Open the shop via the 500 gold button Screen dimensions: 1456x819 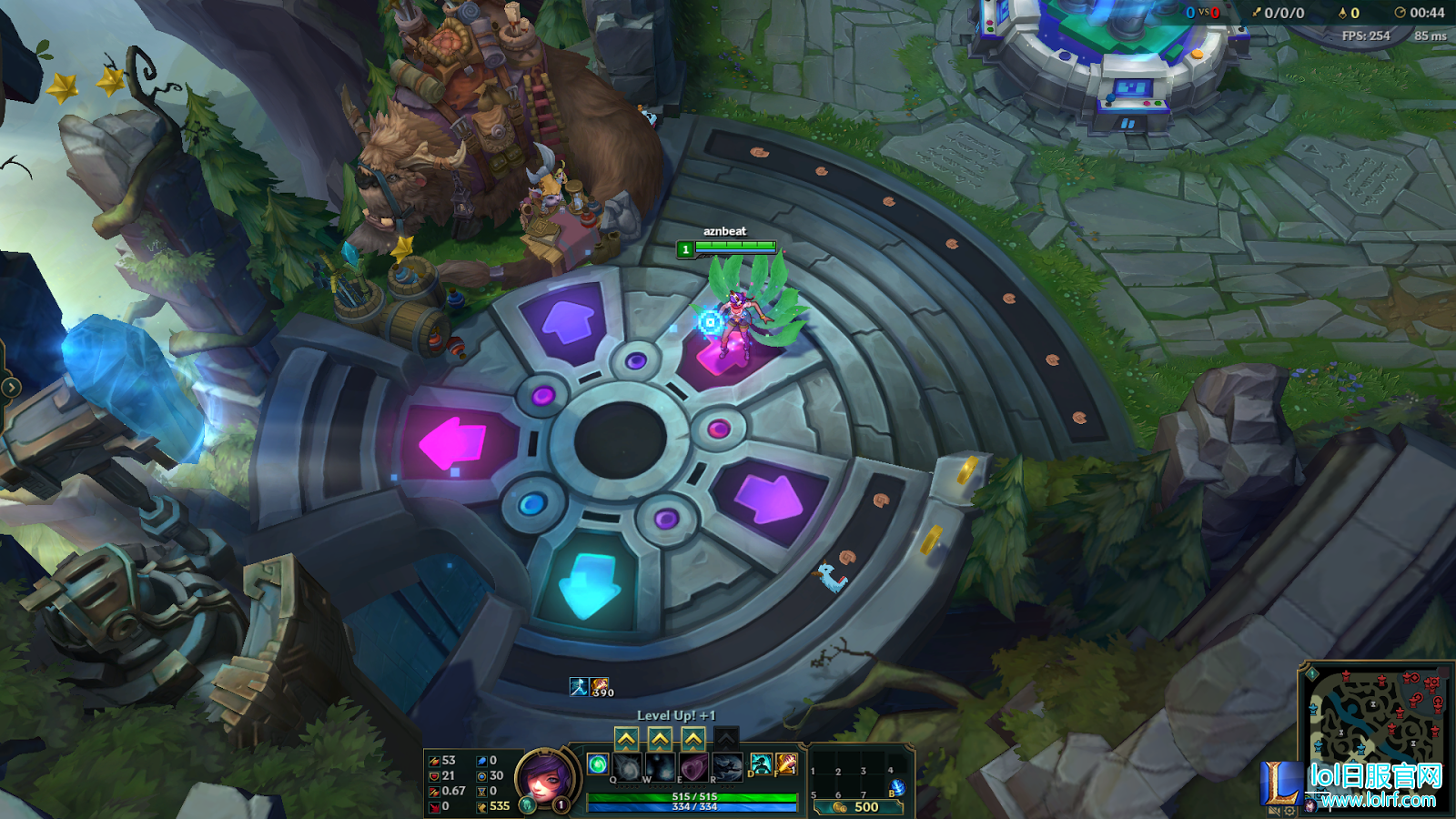click(x=856, y=806)
